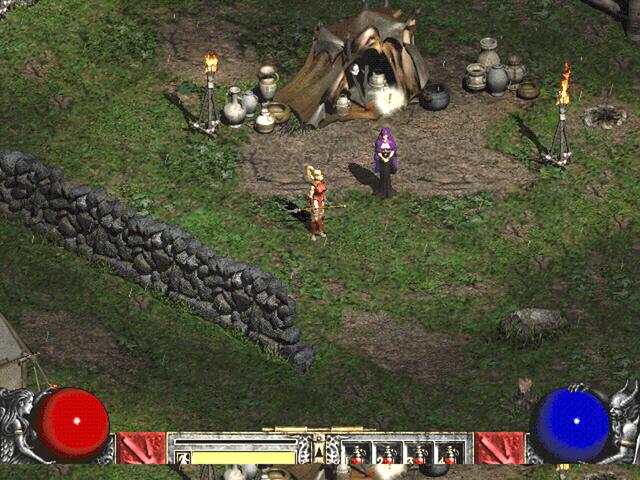
Task: Toggle the run/walk button beside the stamina bar
Action: click(182, 456)
